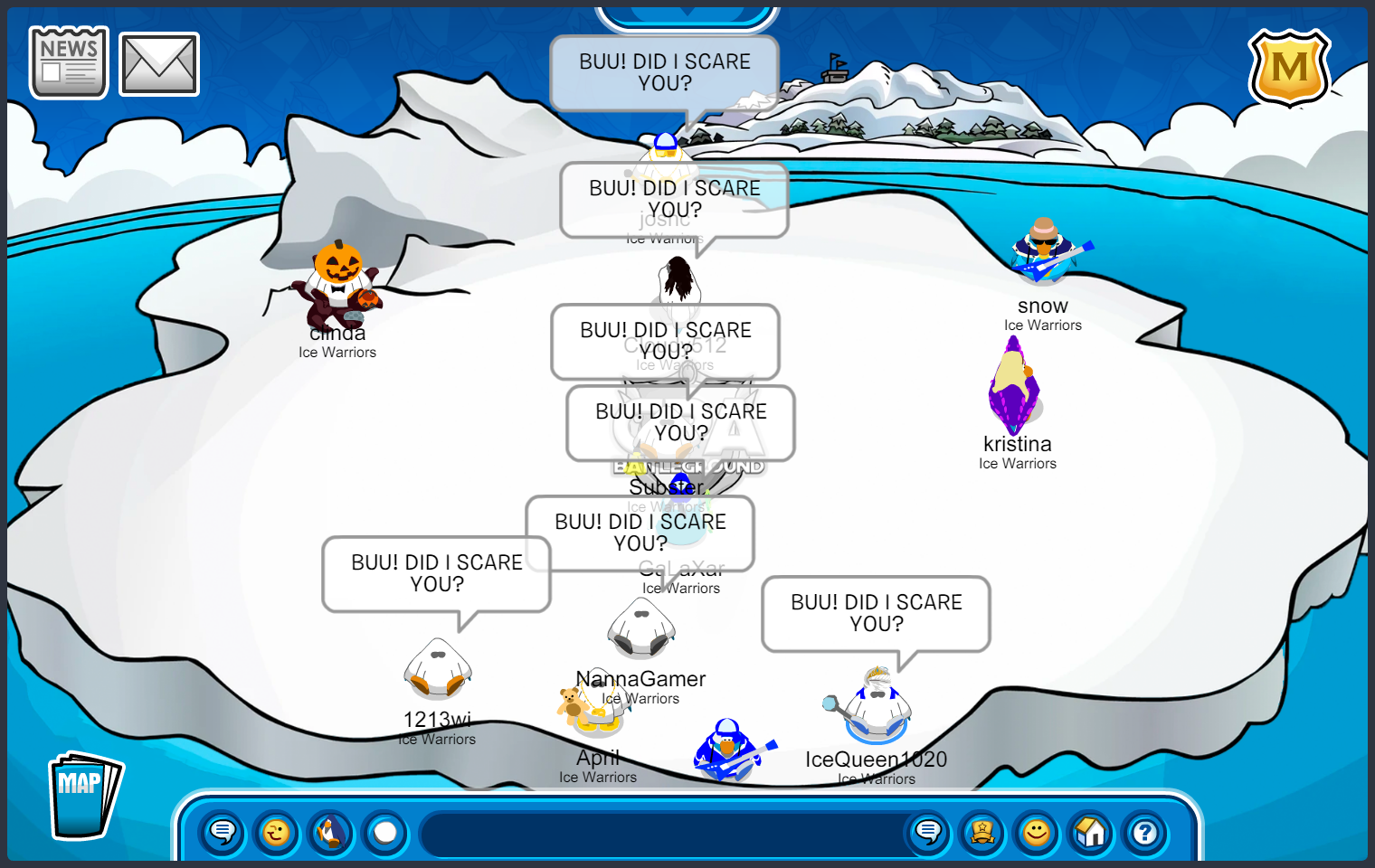The image size is (1375, 868).
Task: Send the chat message with the speech-bubble button
Action: (928, 832)
